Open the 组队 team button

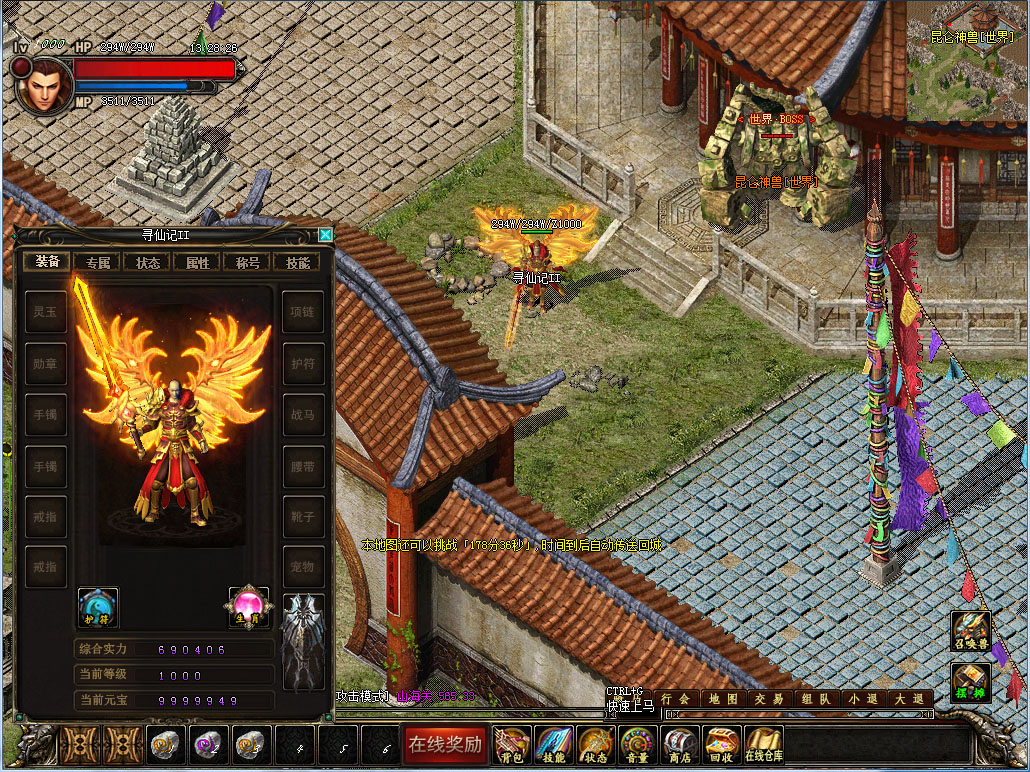point(816,699)
